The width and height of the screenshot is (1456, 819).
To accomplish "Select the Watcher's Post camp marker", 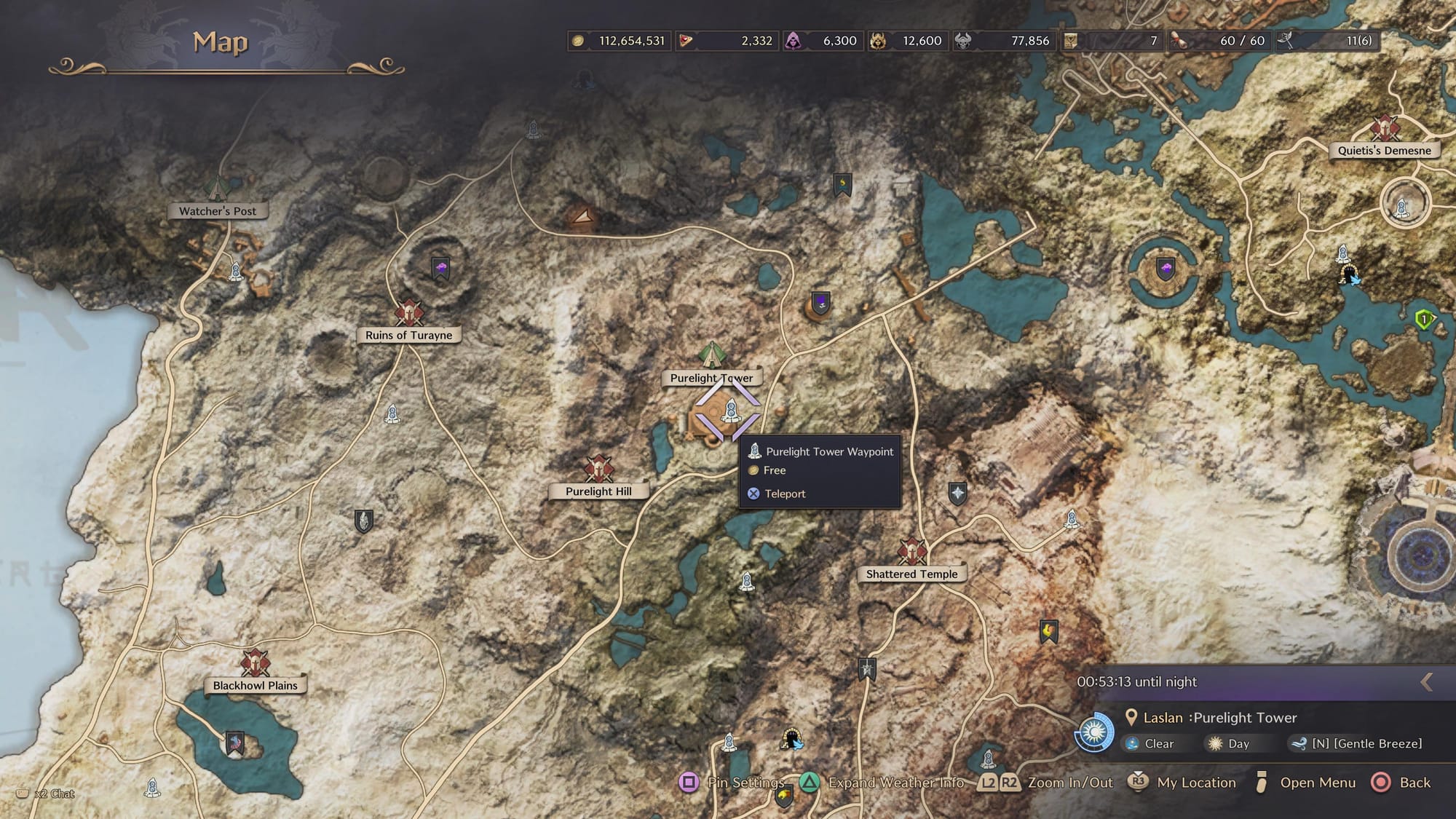I will [216, 189].
